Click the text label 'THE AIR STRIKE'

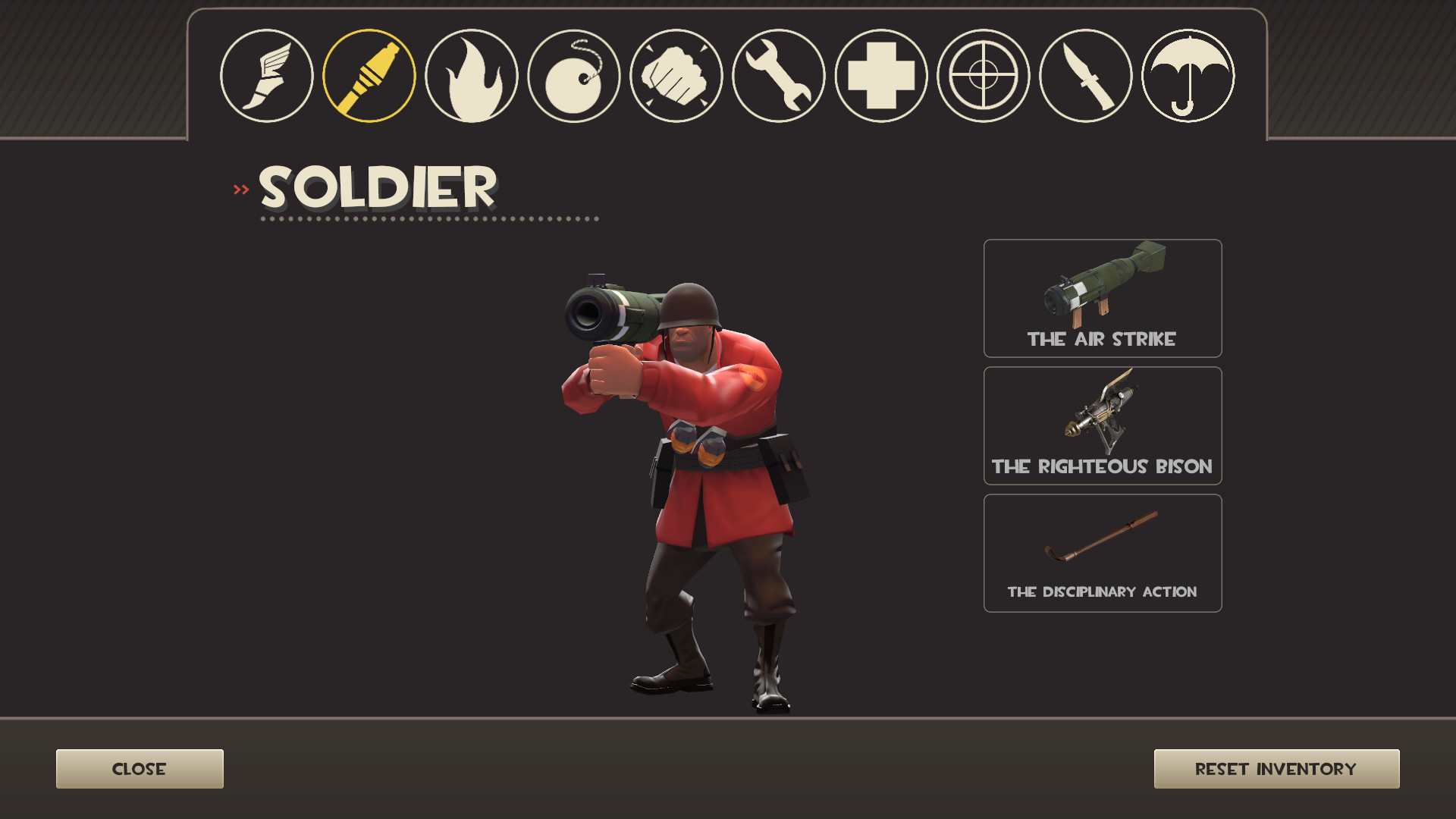pyautogui.click(x=1100, y=340)
